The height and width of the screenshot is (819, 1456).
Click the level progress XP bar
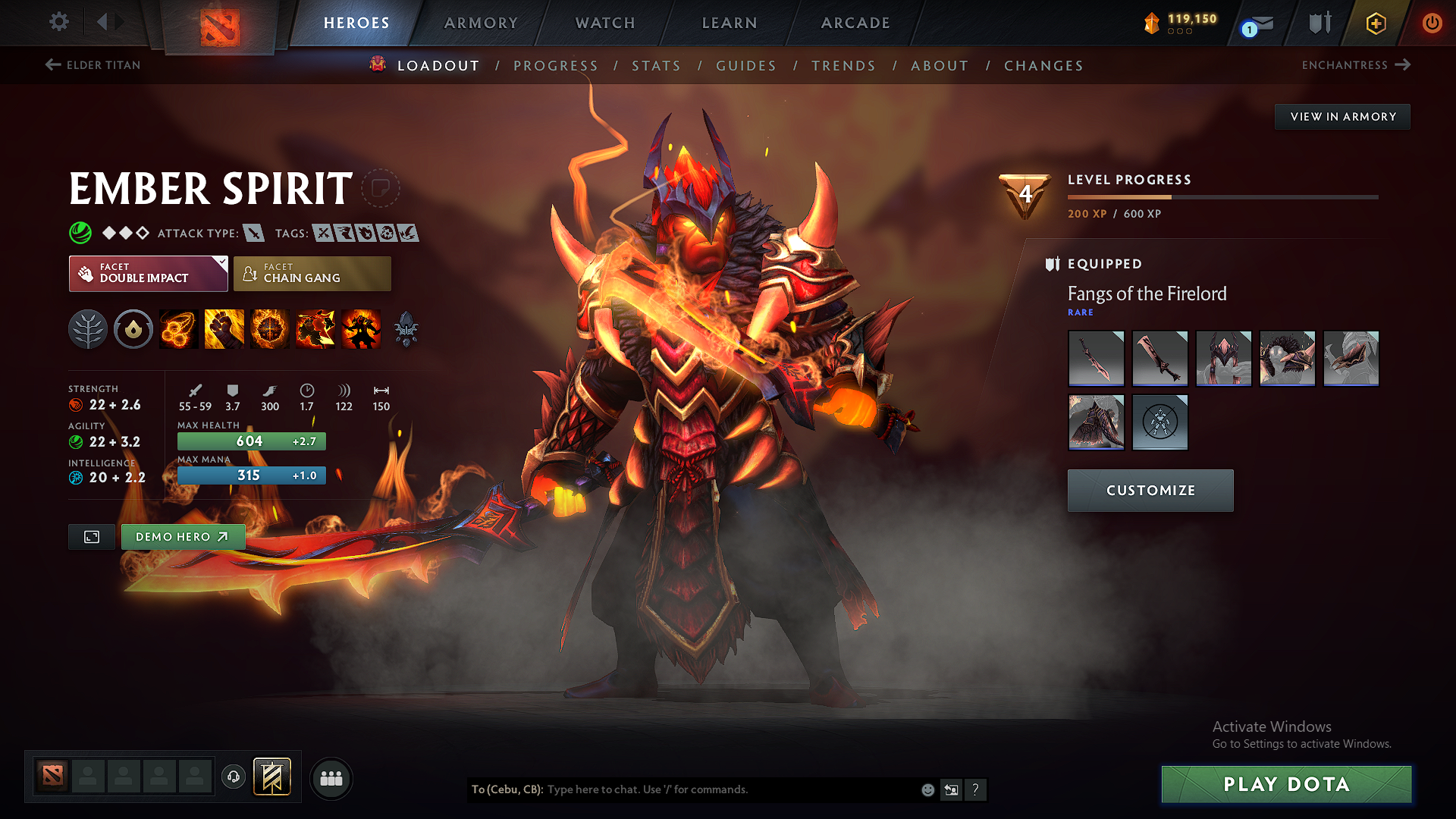point(1223,196)
